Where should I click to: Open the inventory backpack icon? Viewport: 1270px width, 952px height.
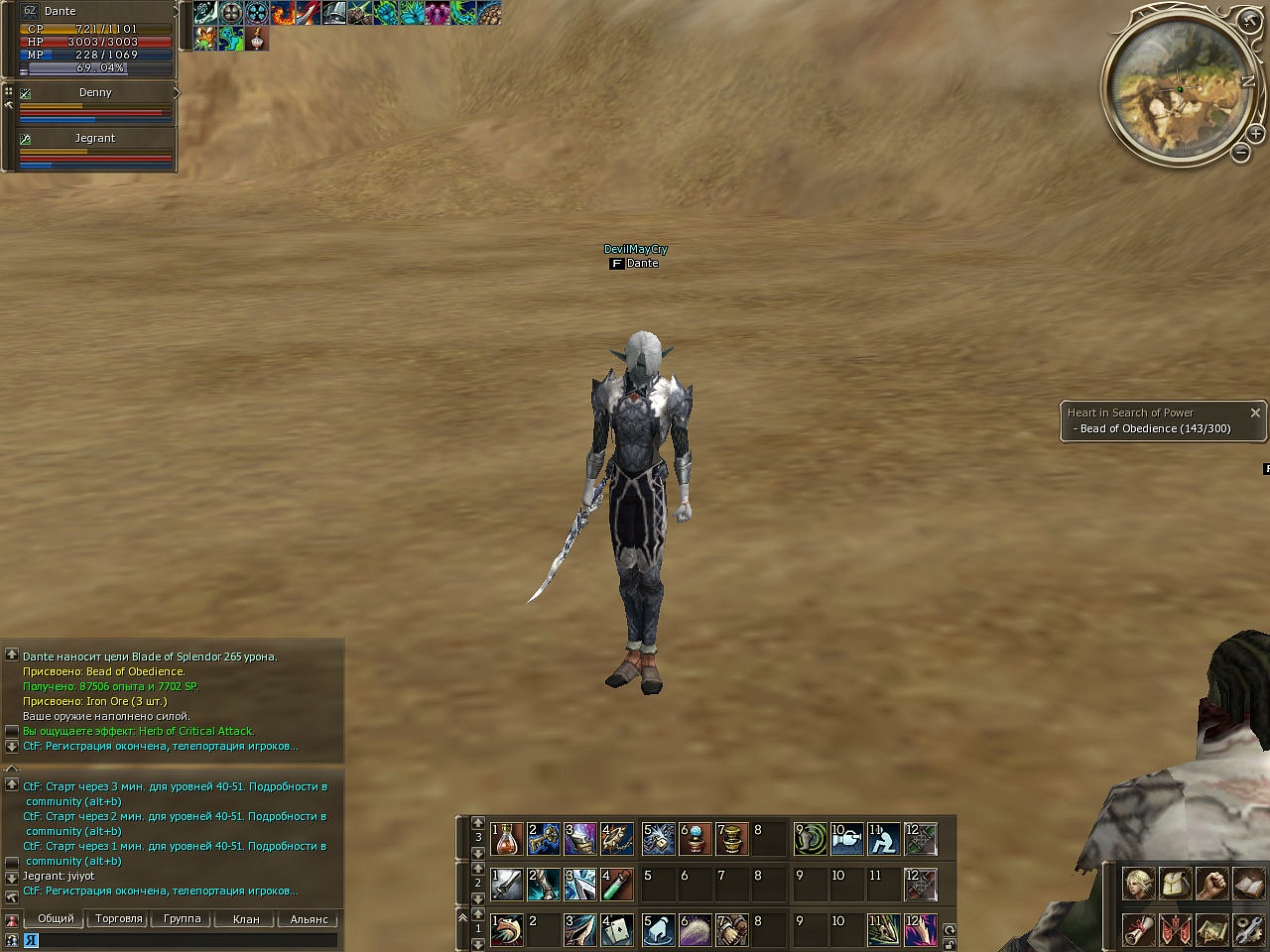(1175, 882)
